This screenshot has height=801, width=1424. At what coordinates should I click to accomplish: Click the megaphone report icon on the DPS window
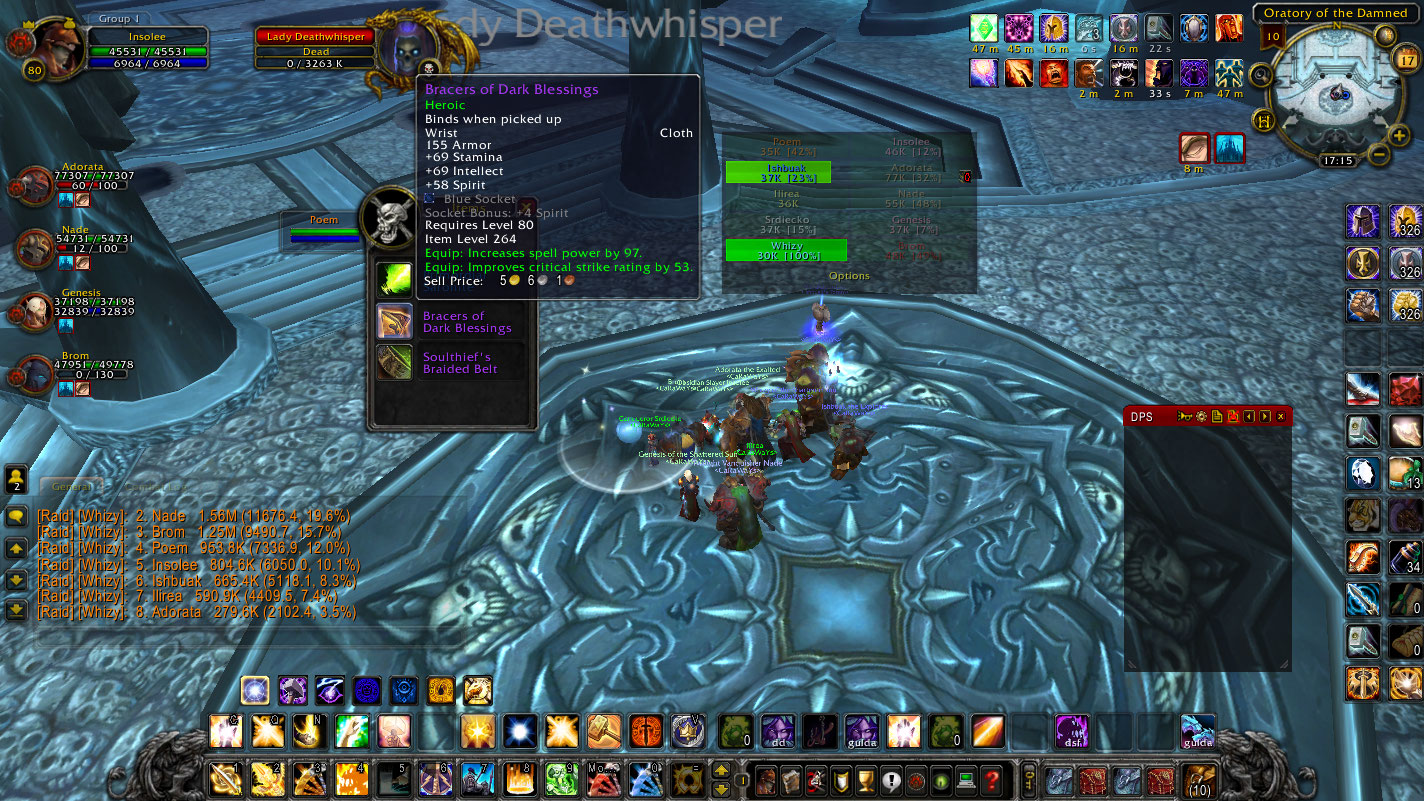(x=1184, y=417)
